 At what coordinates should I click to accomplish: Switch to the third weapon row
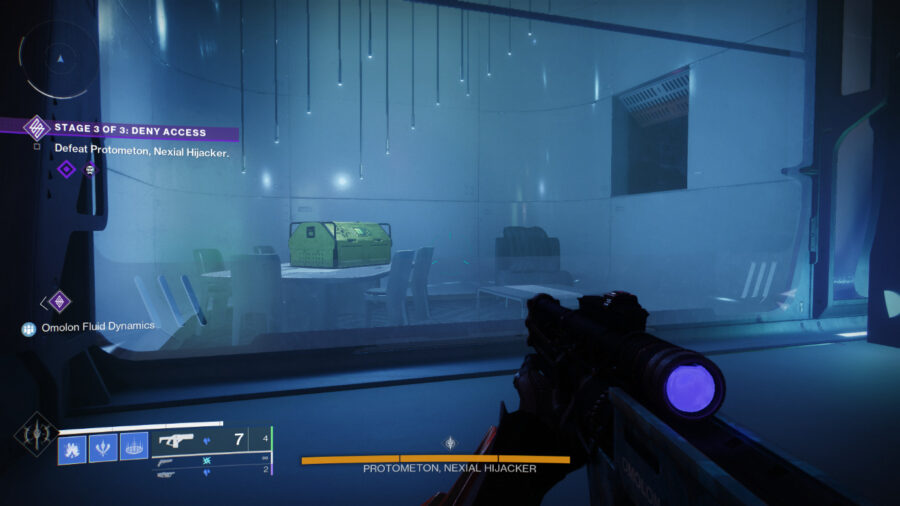[x=210, y=474]
